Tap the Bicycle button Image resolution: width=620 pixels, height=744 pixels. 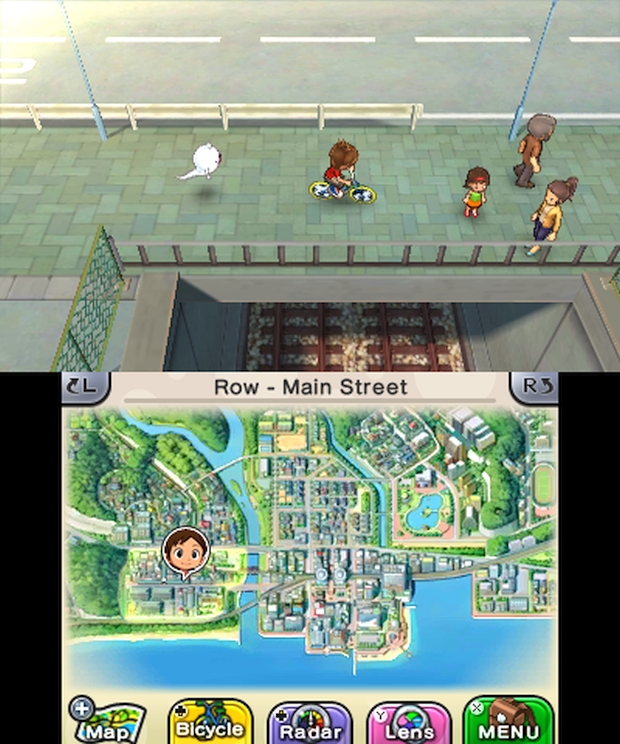pyautogui.click(x=209, y=721)
